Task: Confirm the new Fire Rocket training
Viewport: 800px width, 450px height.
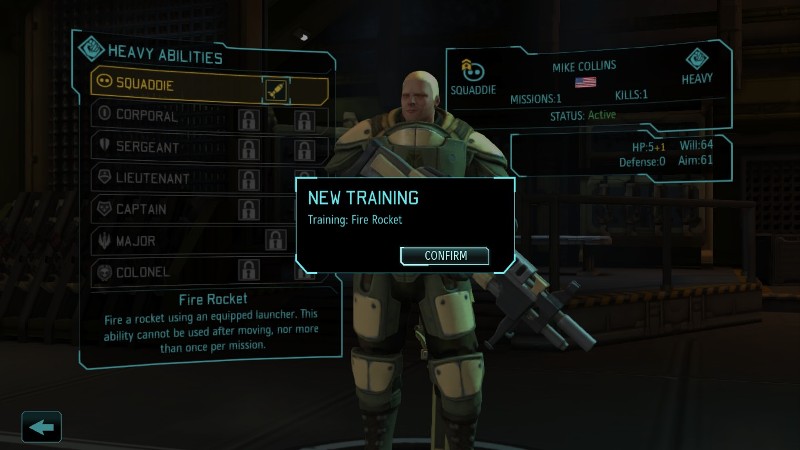Action: 444,256
